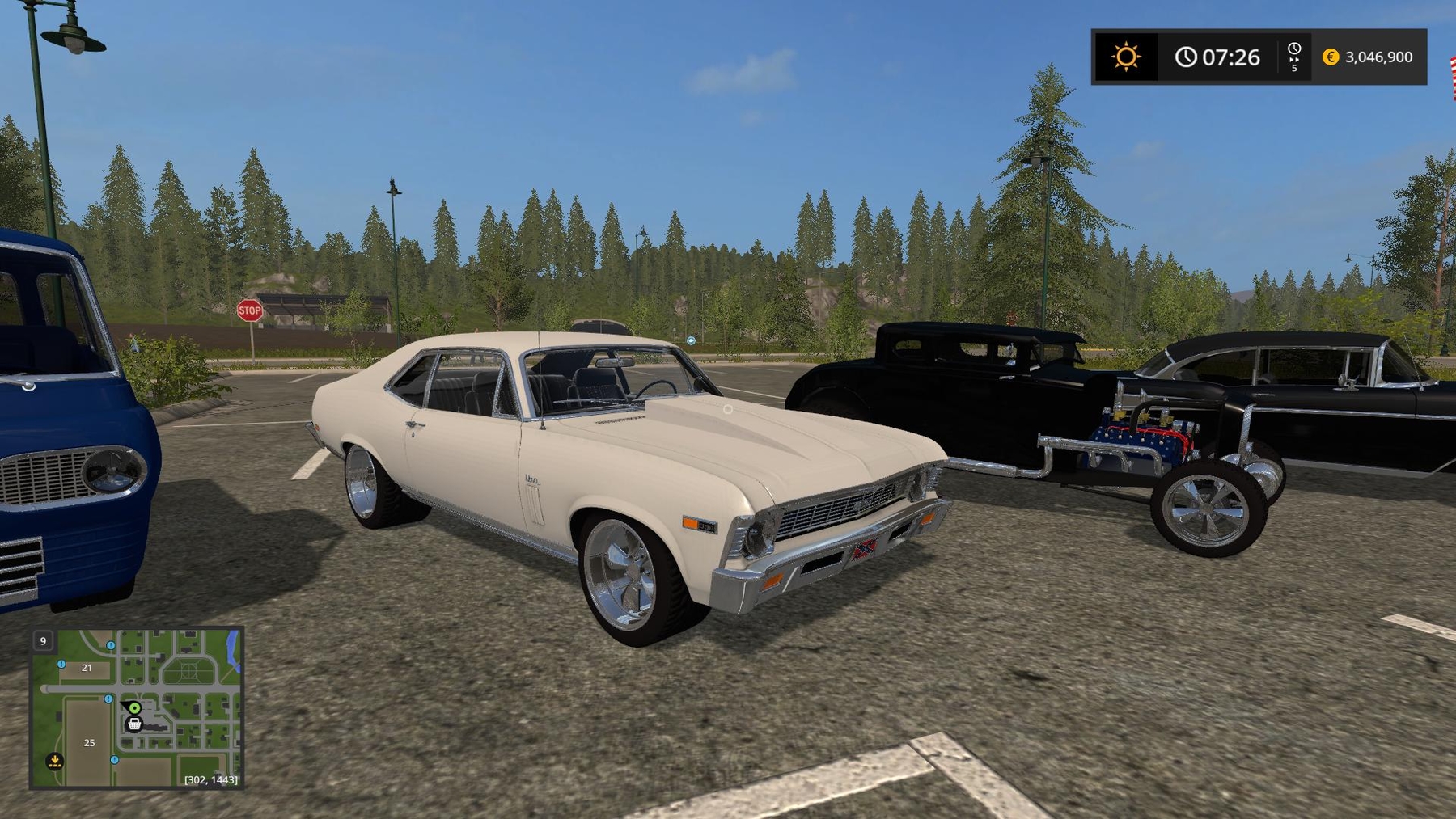Select the field 25 label on minimap

(x=89, y=743)
